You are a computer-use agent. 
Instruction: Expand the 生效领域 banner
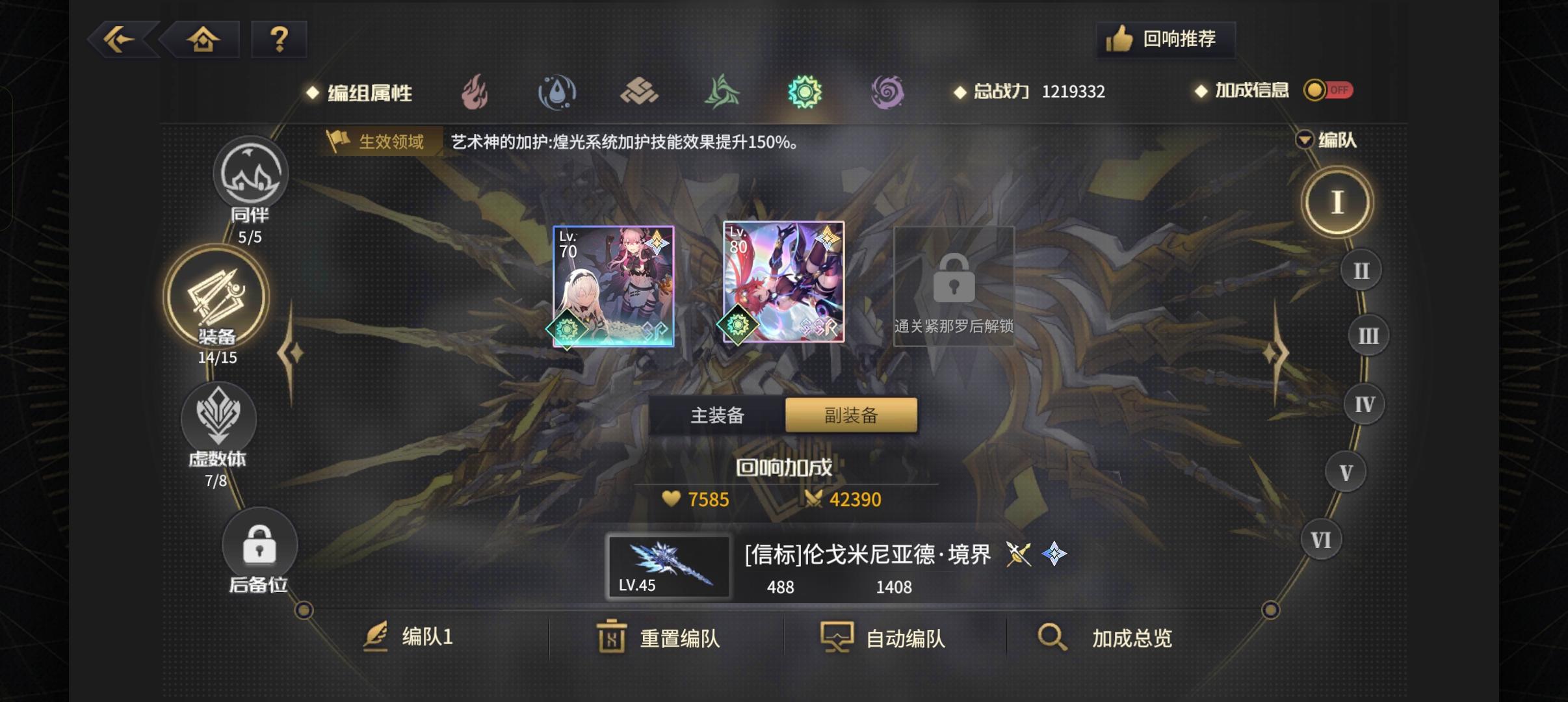pyautogui.click(x=382, y=142)
